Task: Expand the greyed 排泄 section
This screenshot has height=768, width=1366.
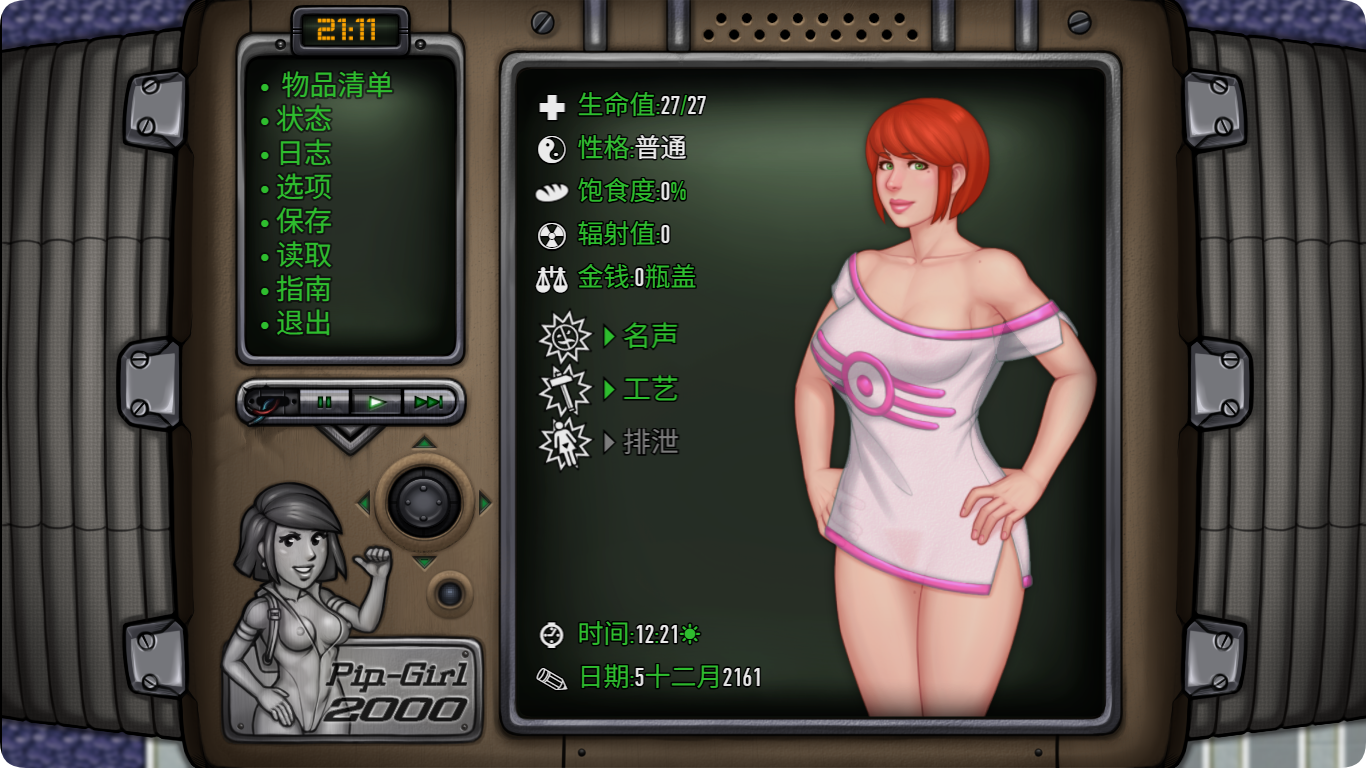Action: point(650,442)
